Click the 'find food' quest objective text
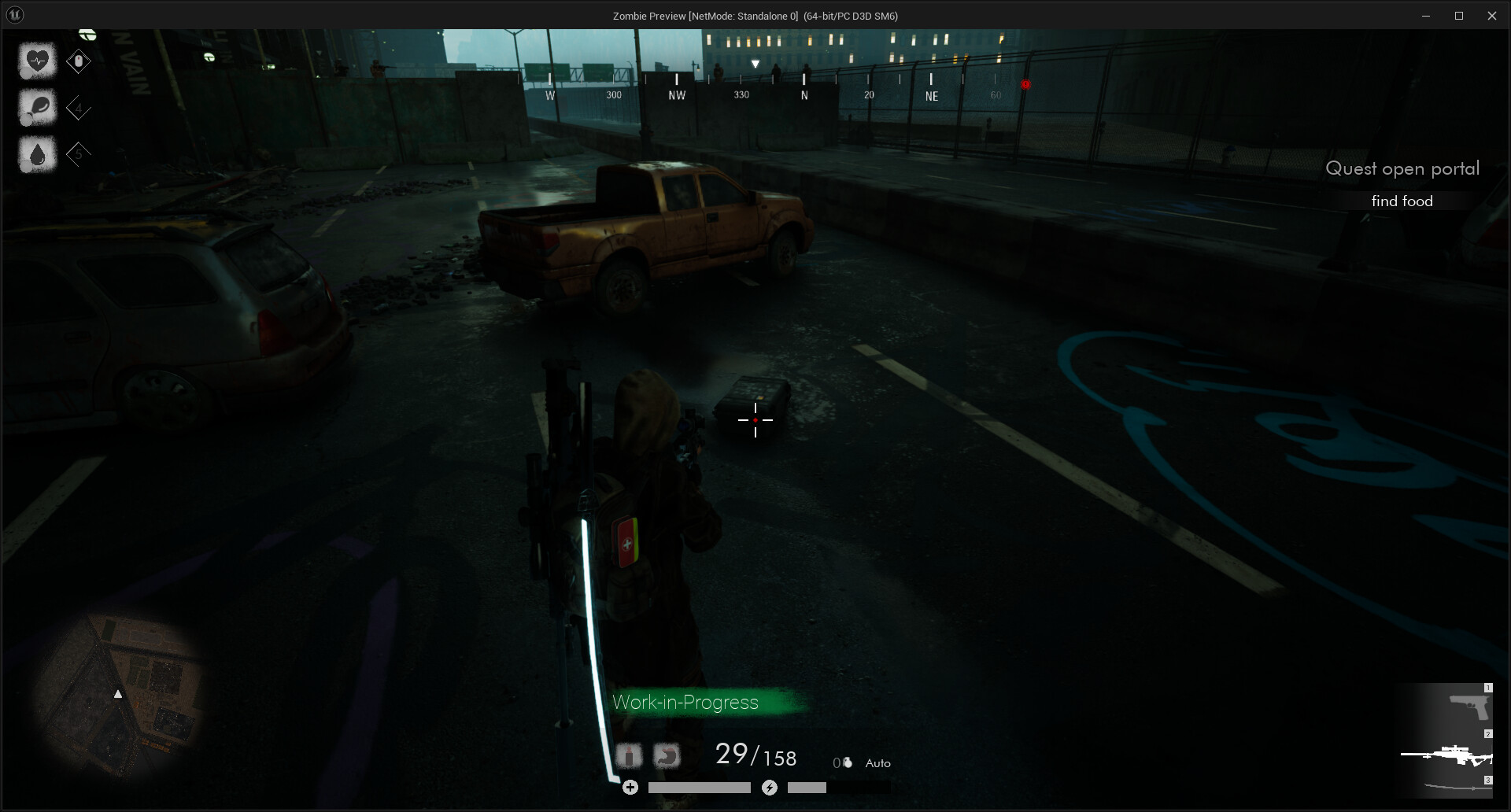Screen dimensions: 1511x812 pos(1402,201)
